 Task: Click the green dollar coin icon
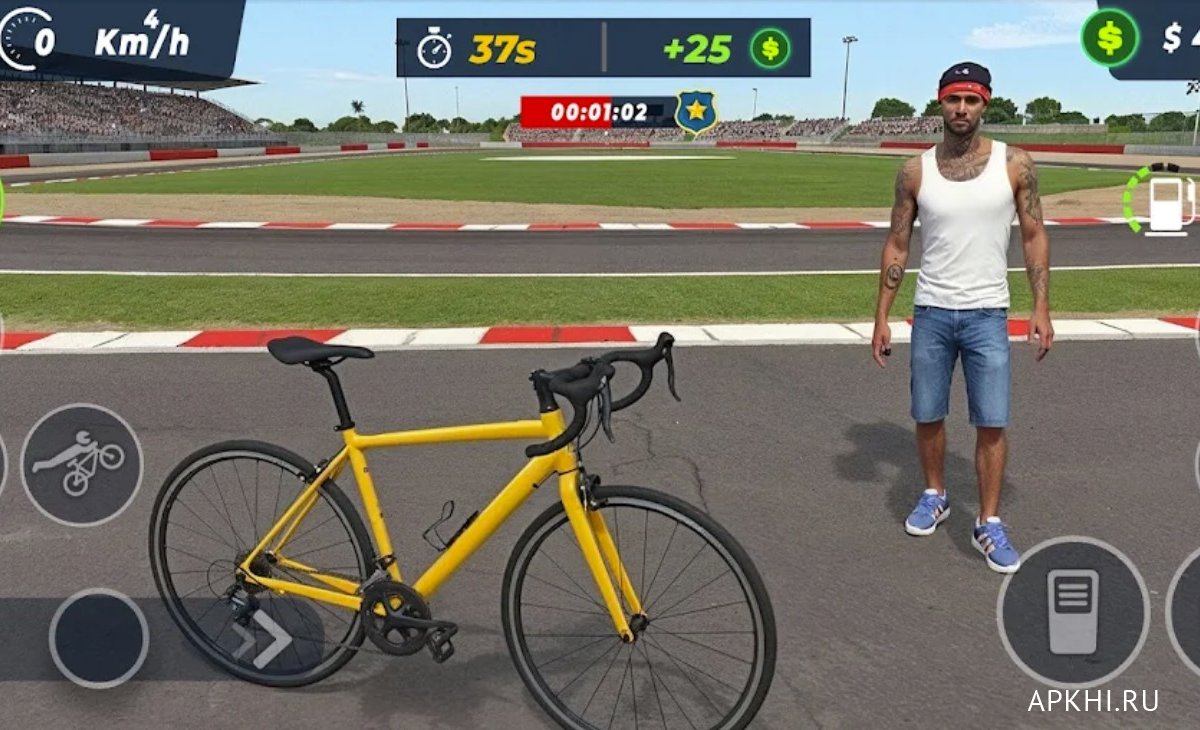click(1109, 38)
